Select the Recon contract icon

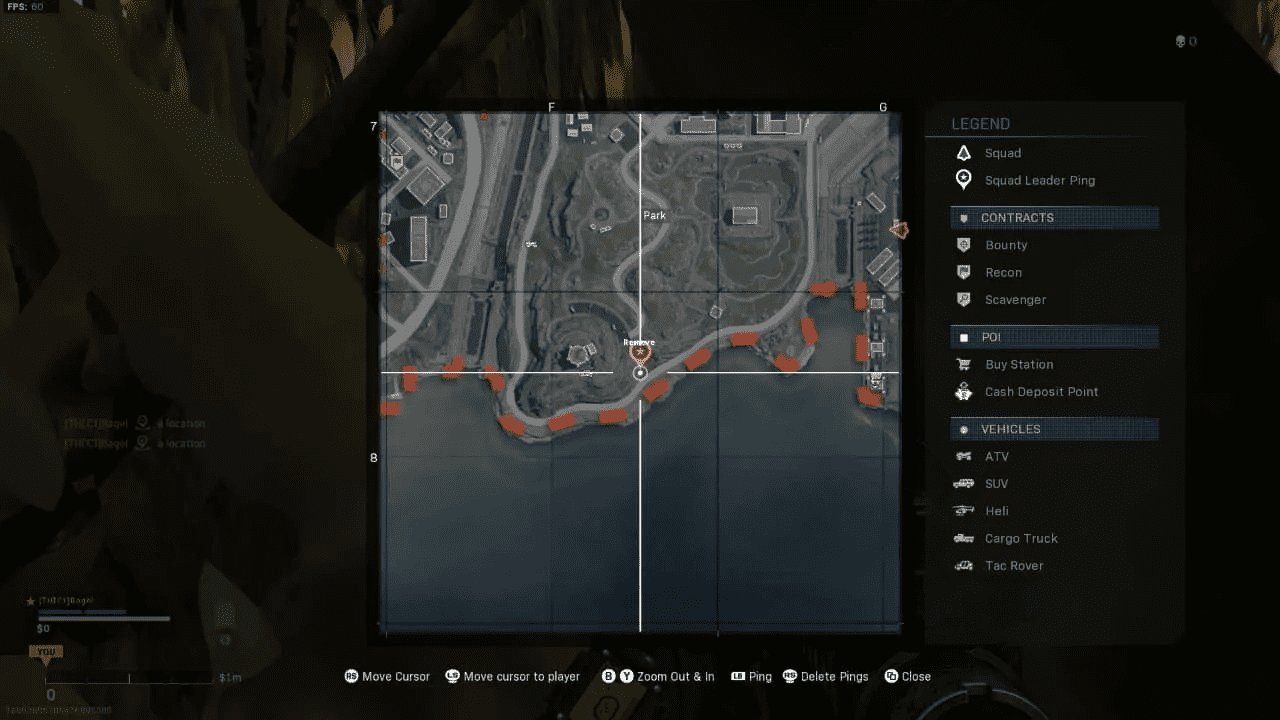(963, 272)
